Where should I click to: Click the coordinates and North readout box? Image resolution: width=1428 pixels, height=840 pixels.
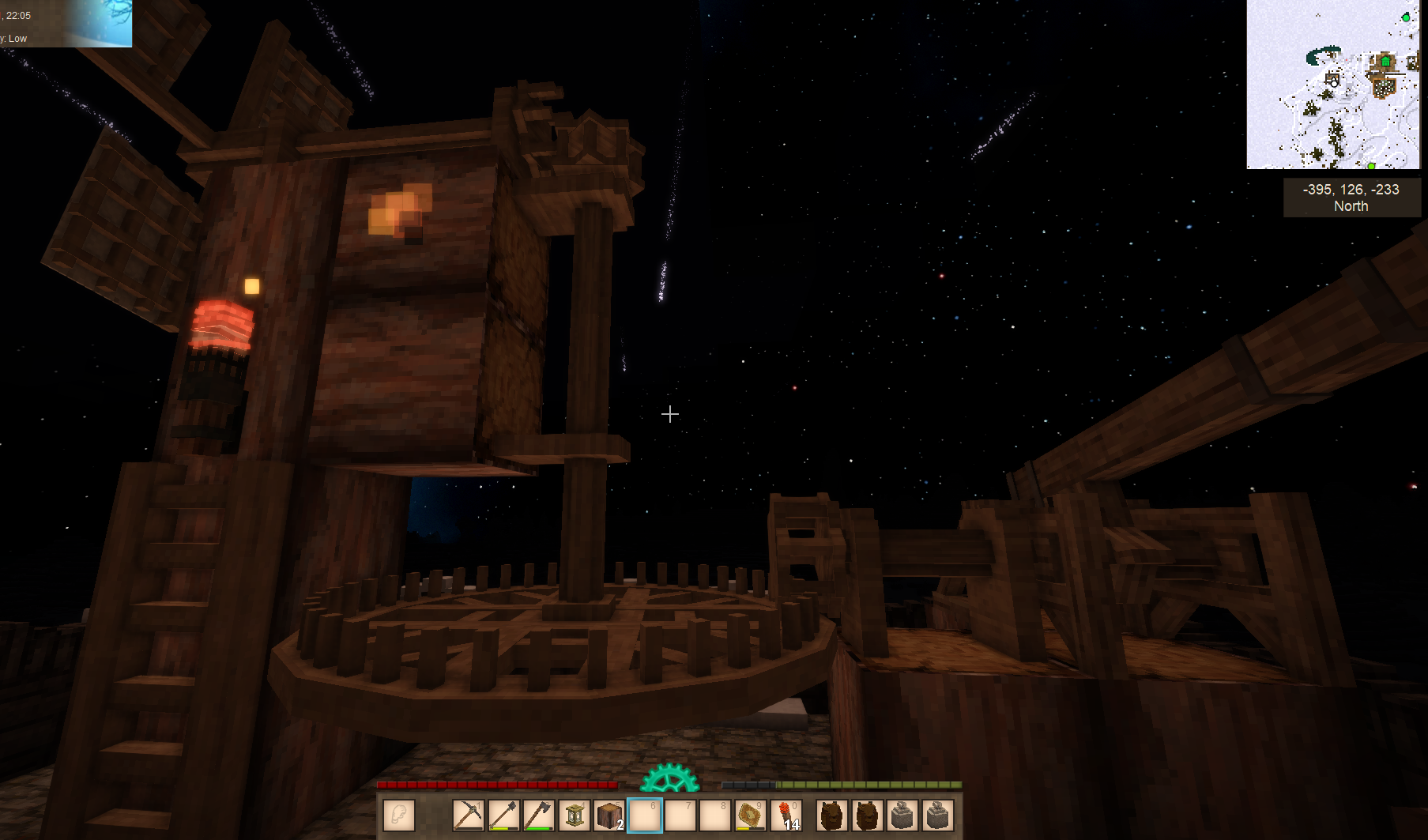pos(1351,198)
